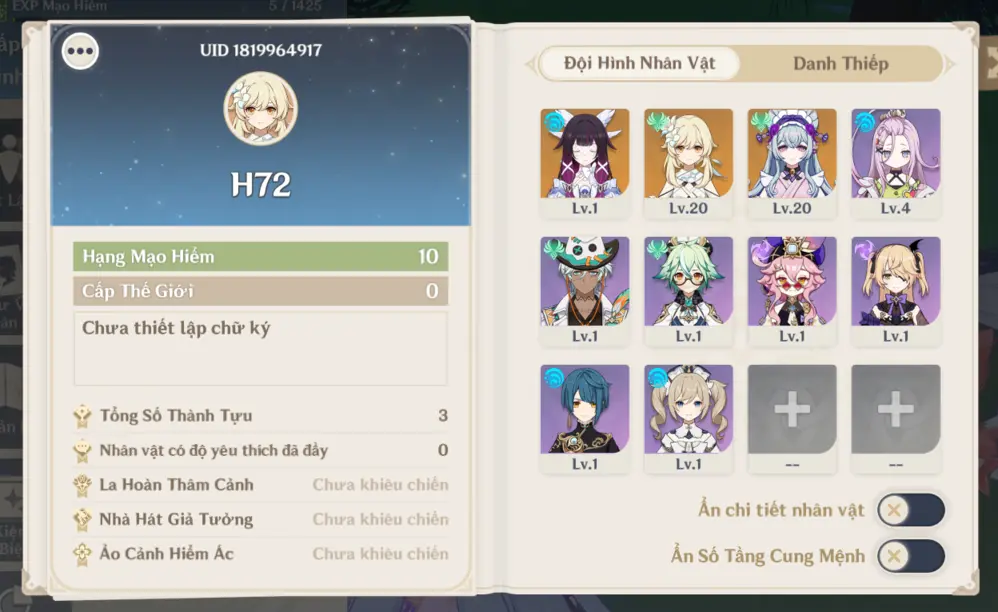Image resolution: width=998 pixels, height=612 pixels.
Task: Switch to the Danh Thiếp tab
Action: [x=840, y=64]
